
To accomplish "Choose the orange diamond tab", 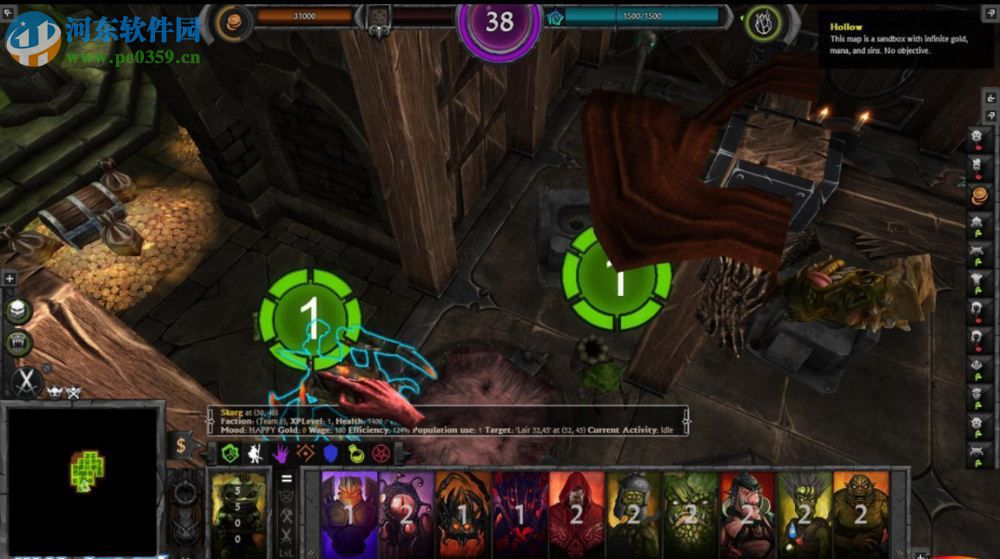I will (x=304, y=453).
